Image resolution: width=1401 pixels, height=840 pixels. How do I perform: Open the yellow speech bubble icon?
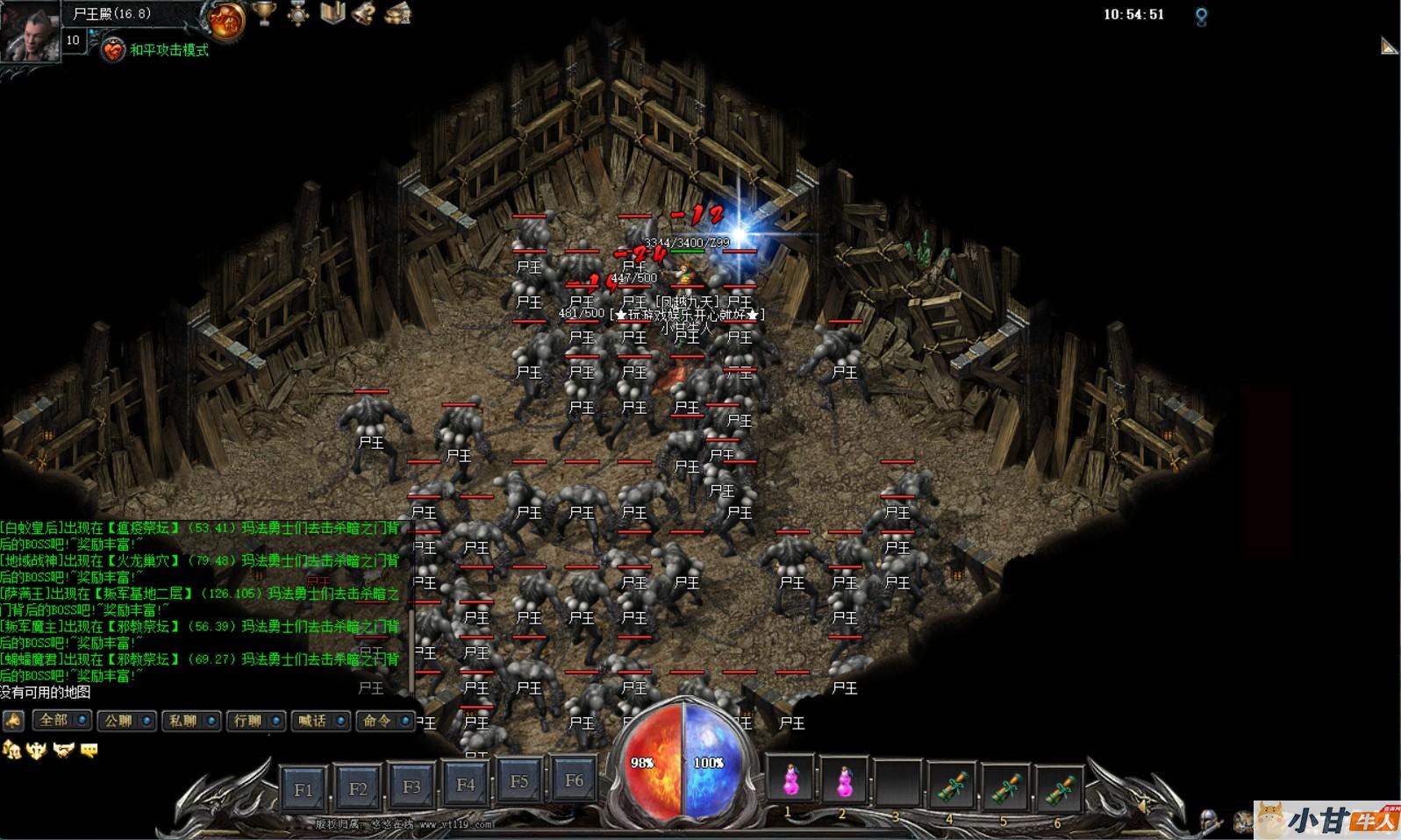point(89,750)
